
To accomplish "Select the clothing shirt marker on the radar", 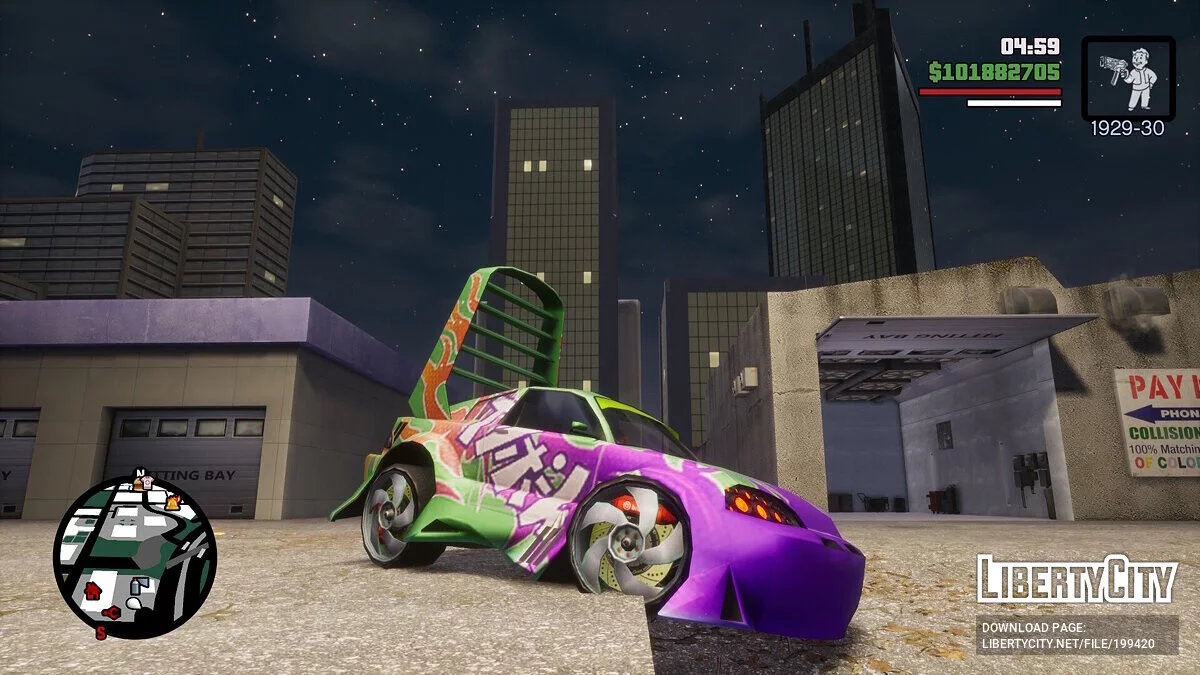I will coord(147,483).
